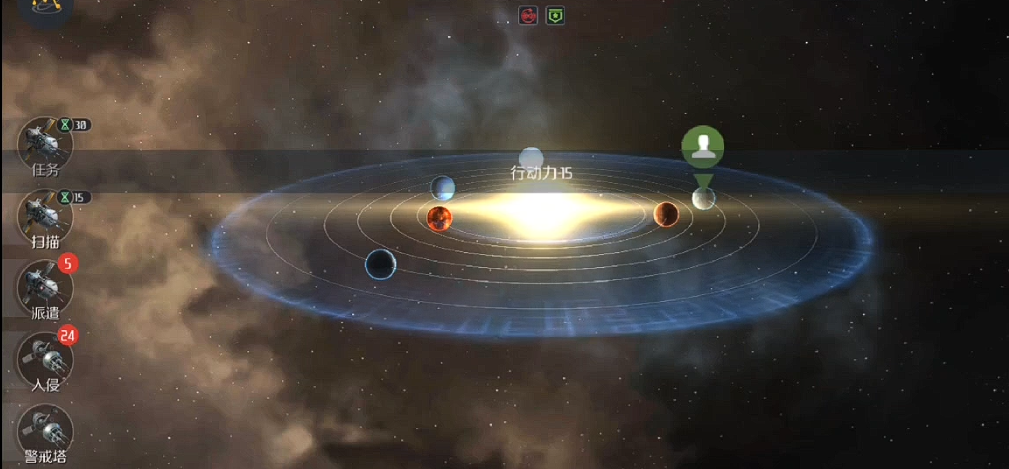Click the green shield icon at top

click(x=554, y=15)
